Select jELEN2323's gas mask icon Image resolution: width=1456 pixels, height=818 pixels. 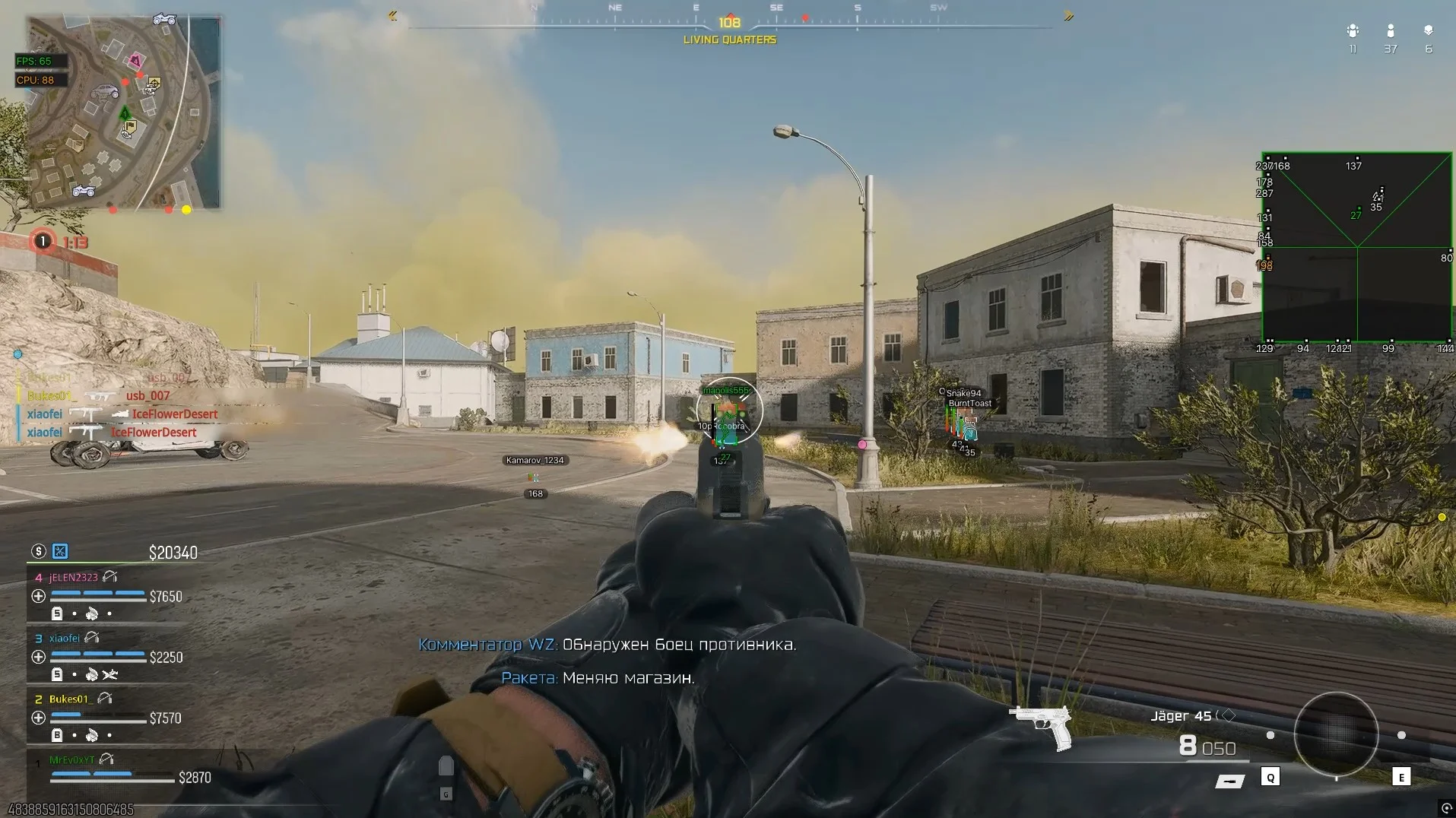pyautogui.click(x=93, y=613)
